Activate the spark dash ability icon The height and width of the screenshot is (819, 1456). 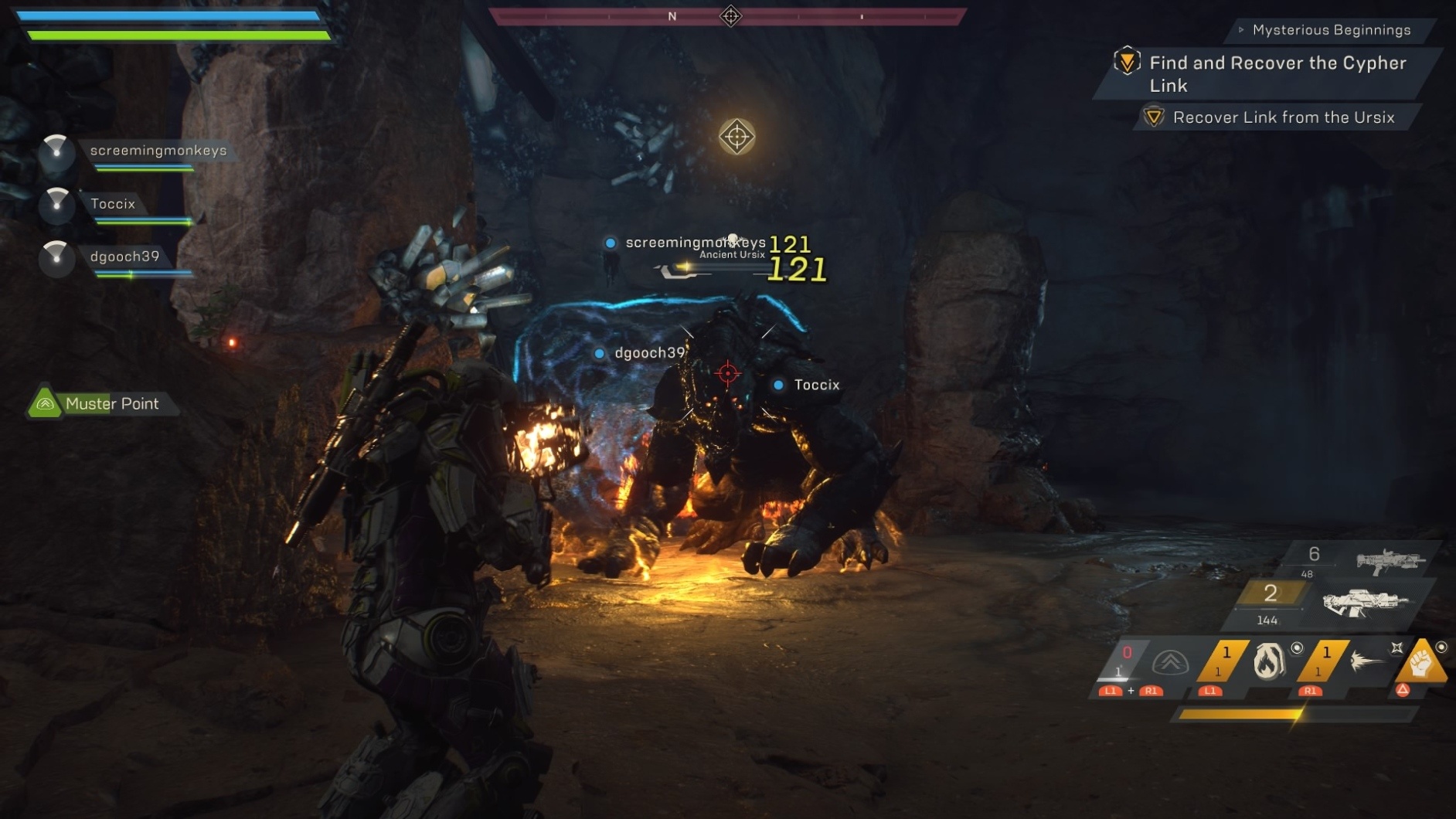pyautogui.click(x=1366, y=661)
